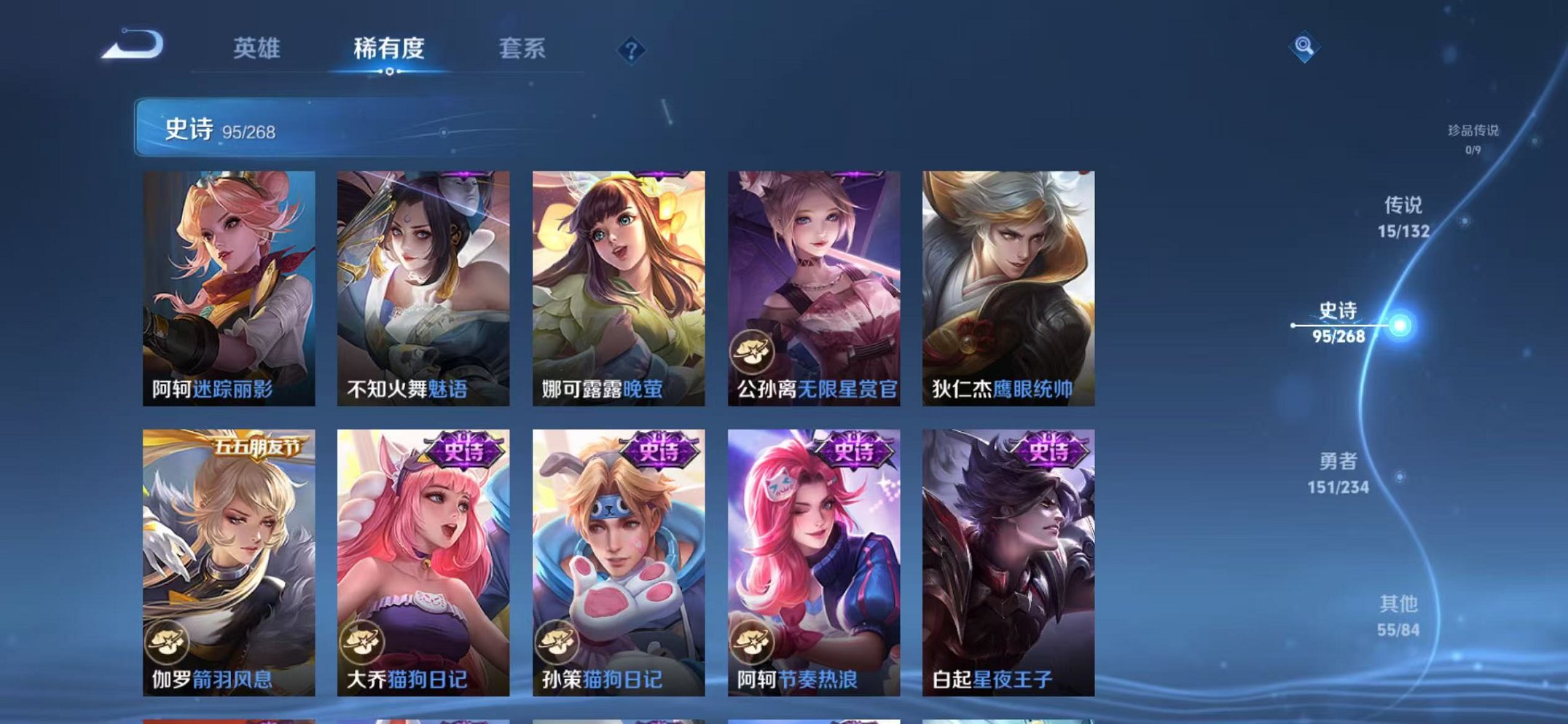
Task: Open the help question mark icon
Action: coord(631,50)
